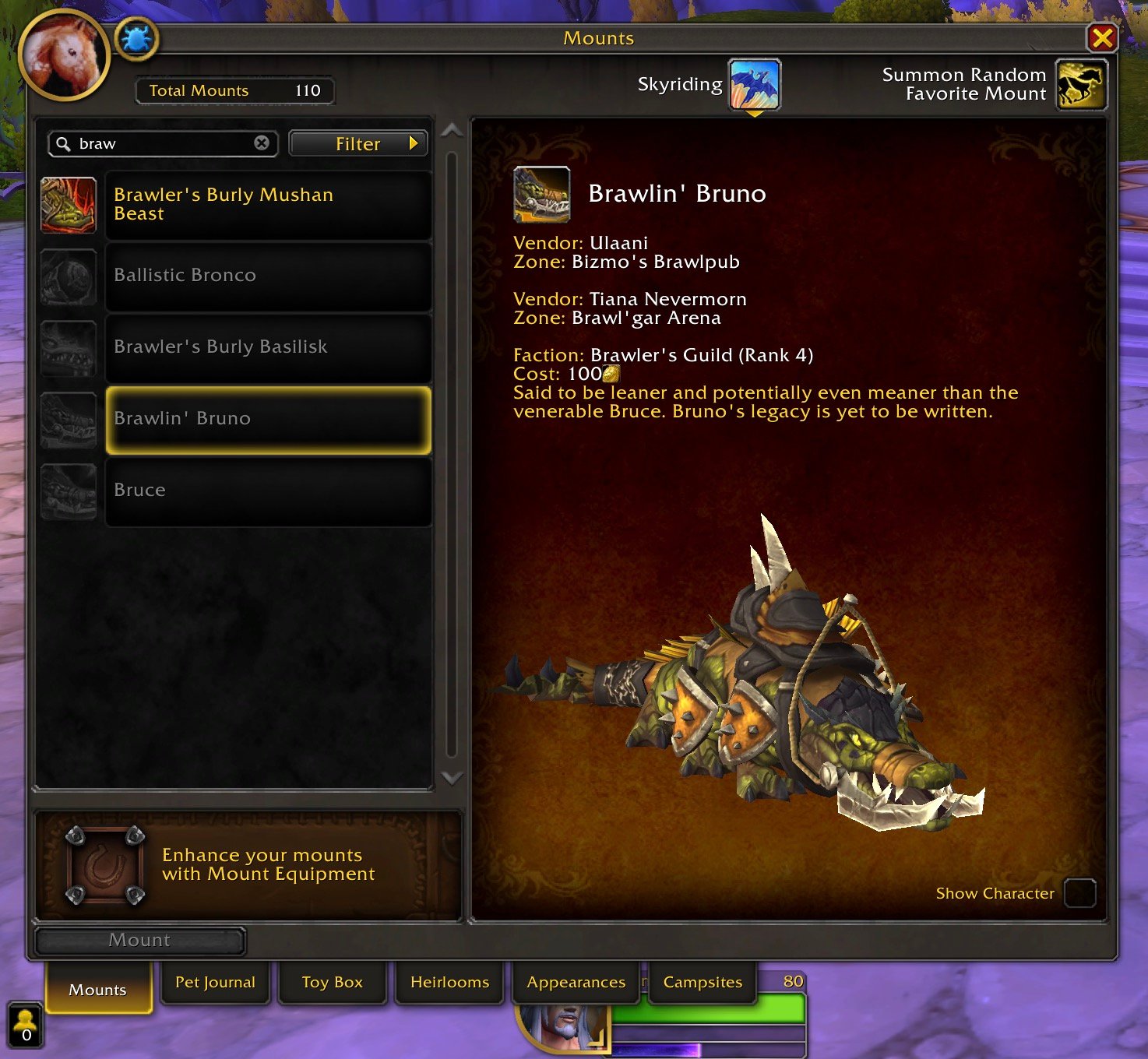1148x1059 pixels.
Task: Click the Mount button
Action: tap(140, 940)
